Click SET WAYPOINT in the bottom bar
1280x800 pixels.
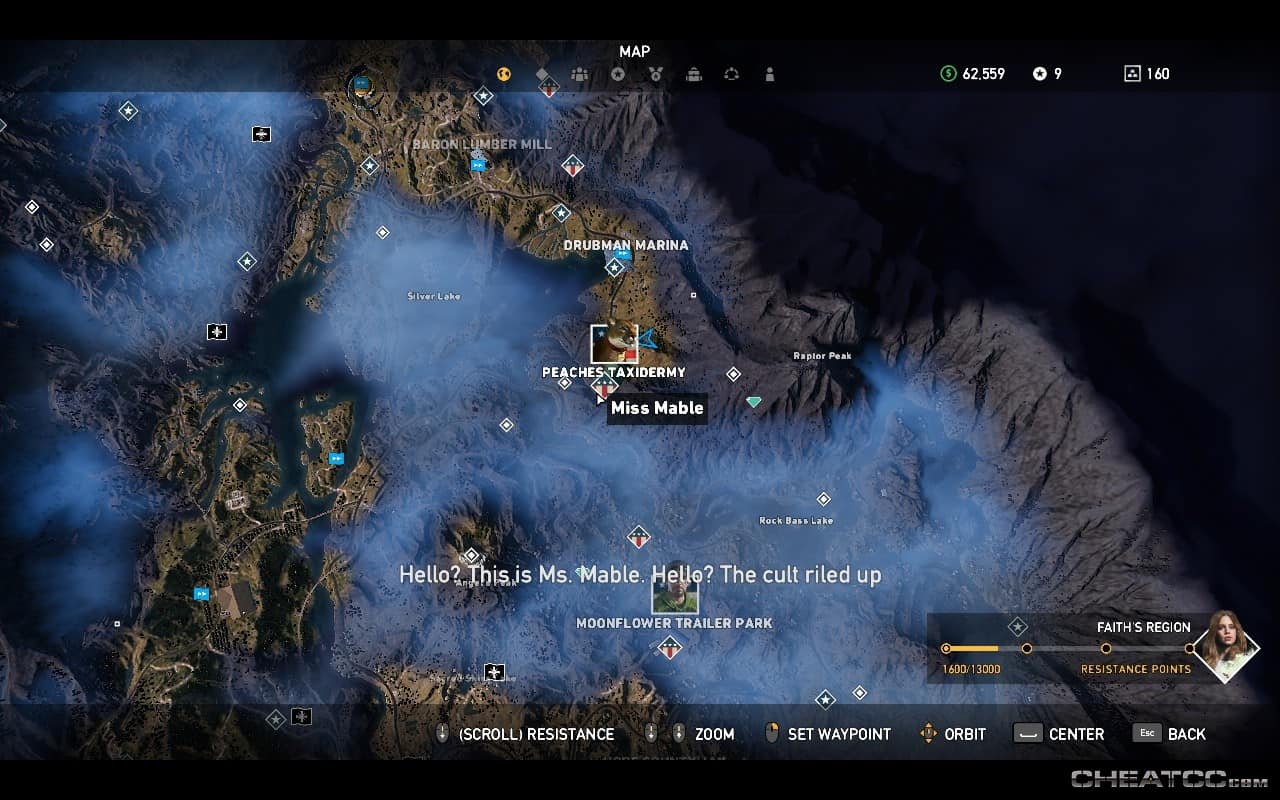click(840, 733)
